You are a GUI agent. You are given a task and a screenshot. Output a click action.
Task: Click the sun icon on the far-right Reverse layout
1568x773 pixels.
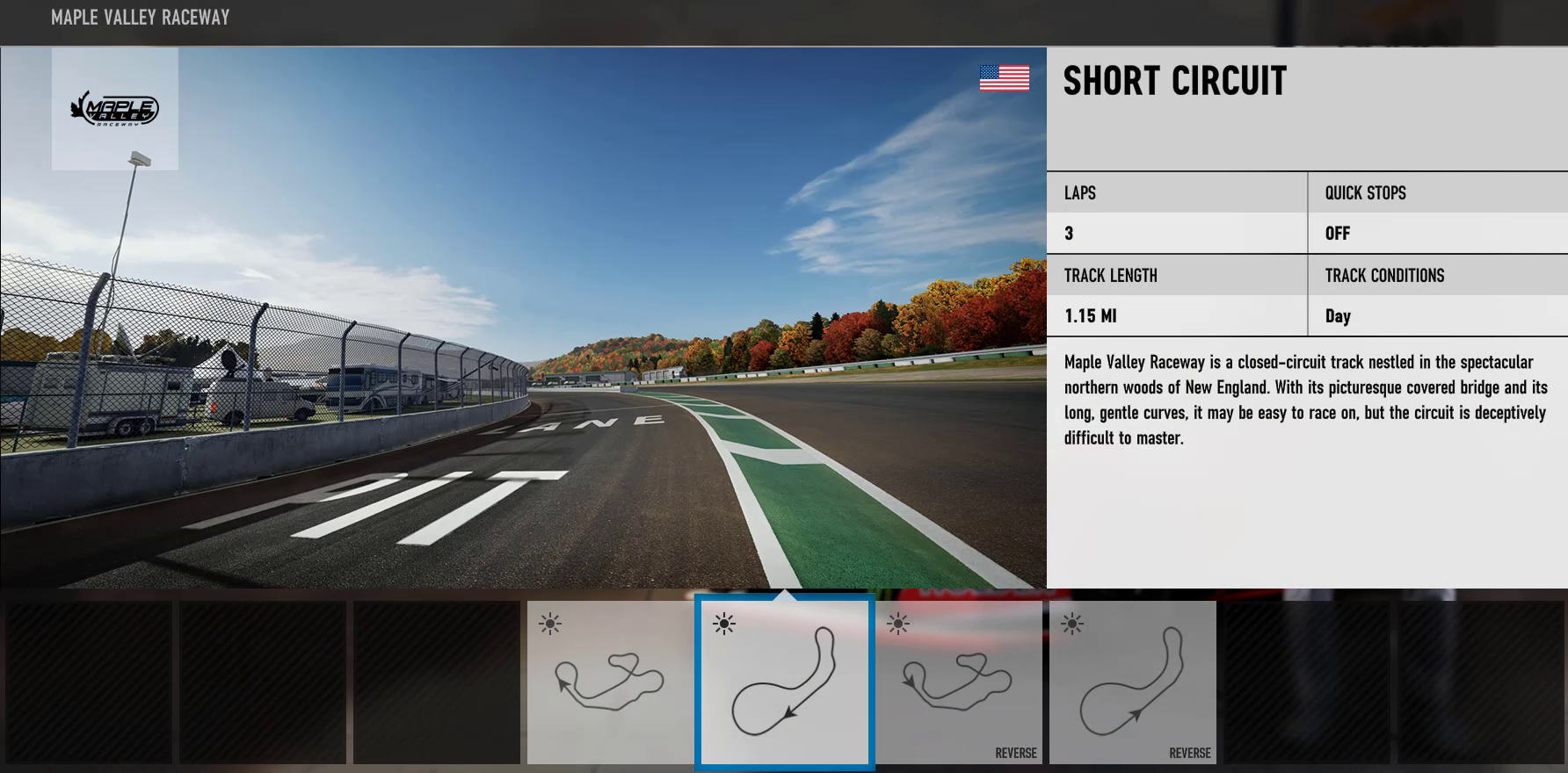click(1073, 622)
